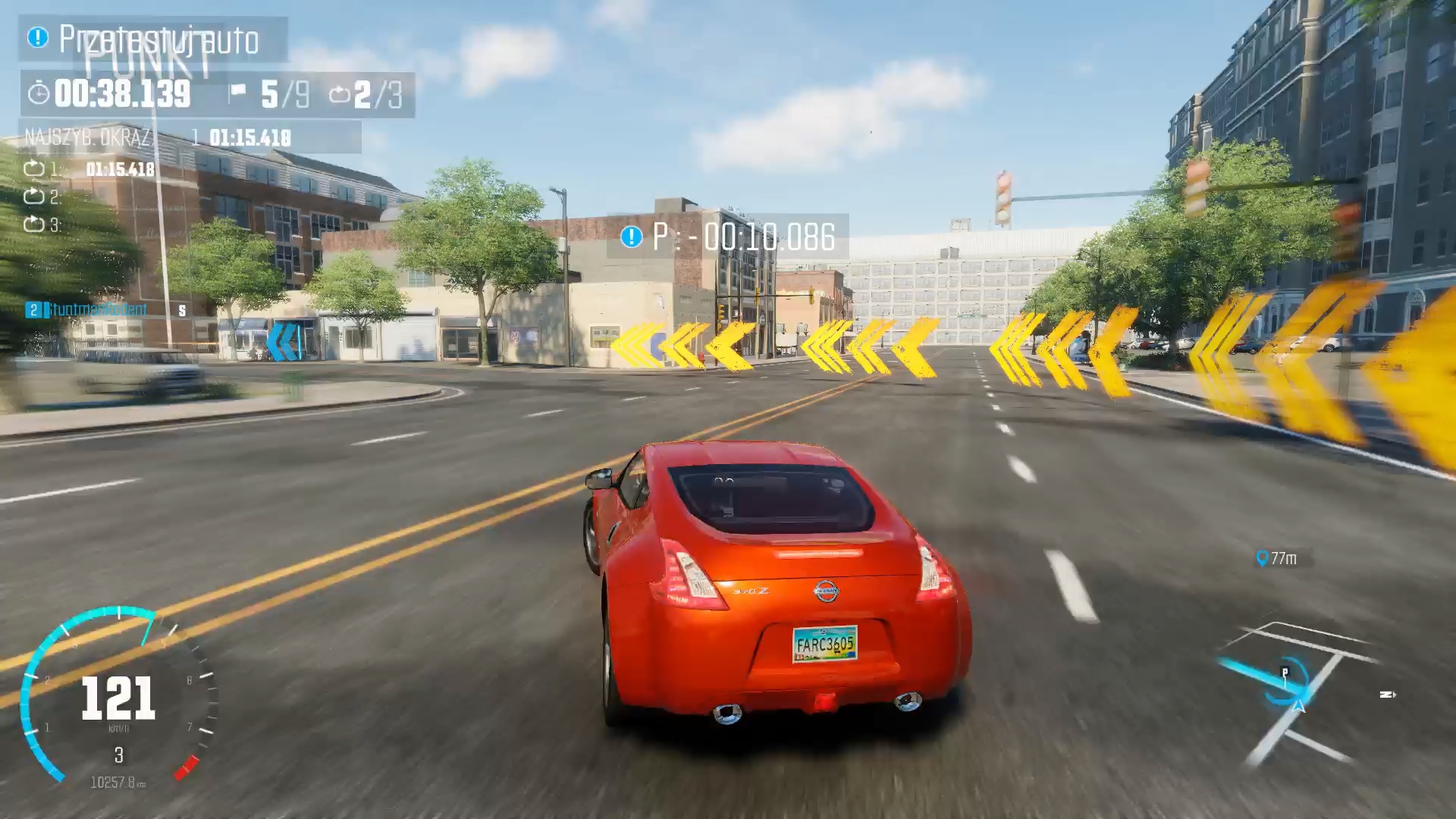Select the StuntmanRodent player tag

[99, 309]
